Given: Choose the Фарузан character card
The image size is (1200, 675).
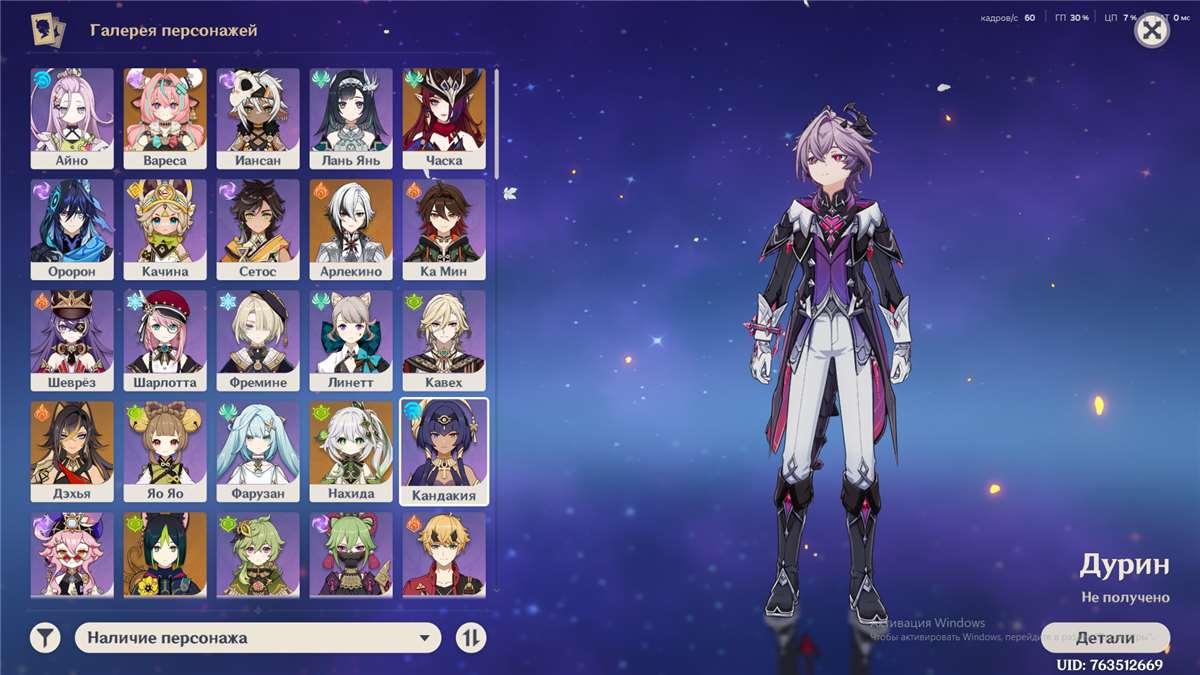Looking at the screenshot, I should 258,450.
